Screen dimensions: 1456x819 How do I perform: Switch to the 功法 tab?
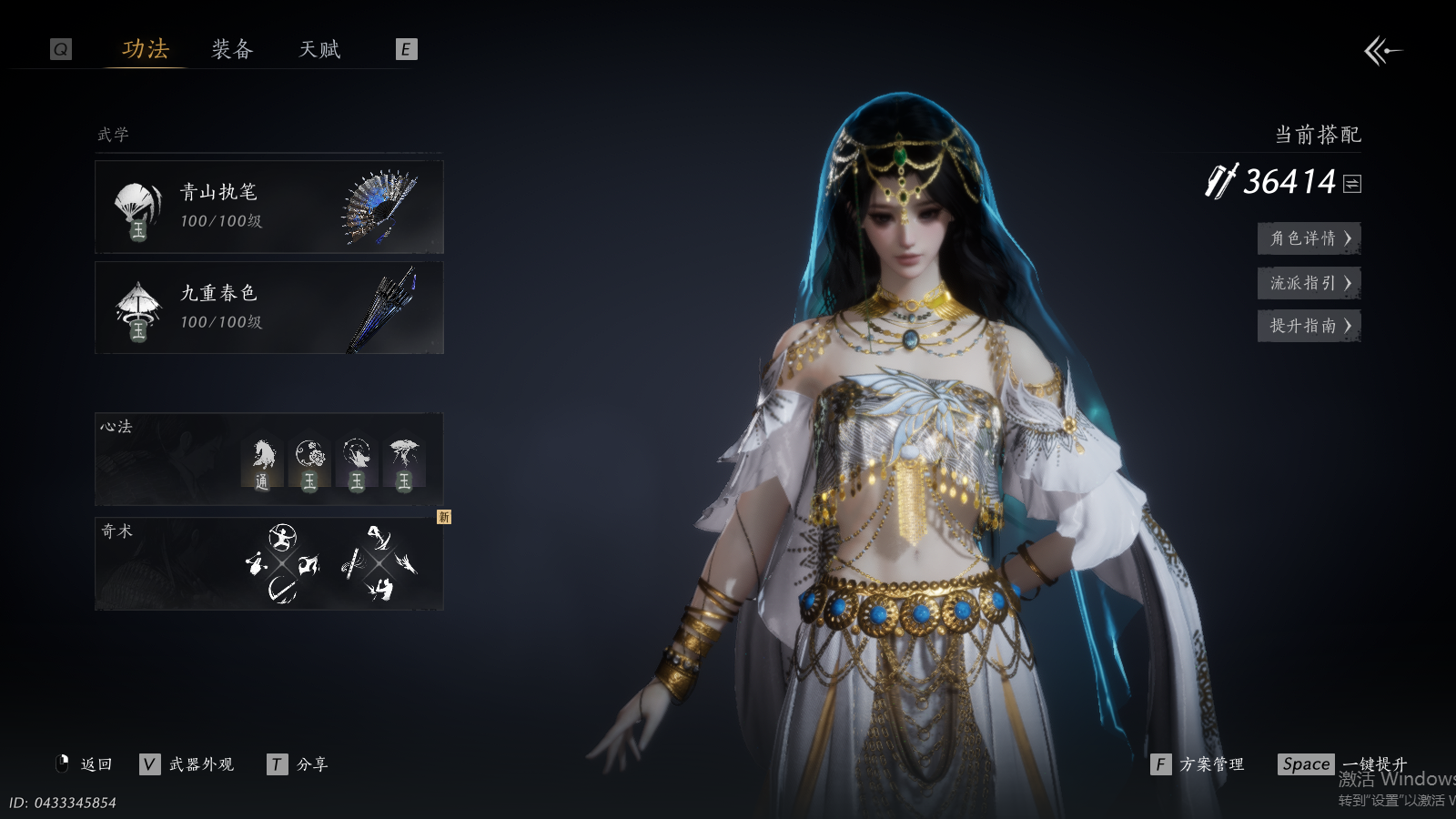click(146, 49)
